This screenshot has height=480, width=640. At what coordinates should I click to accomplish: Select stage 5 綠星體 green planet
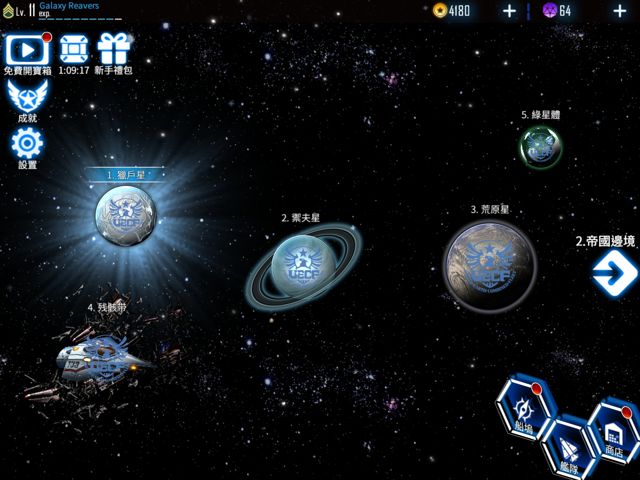pos(540,146)
